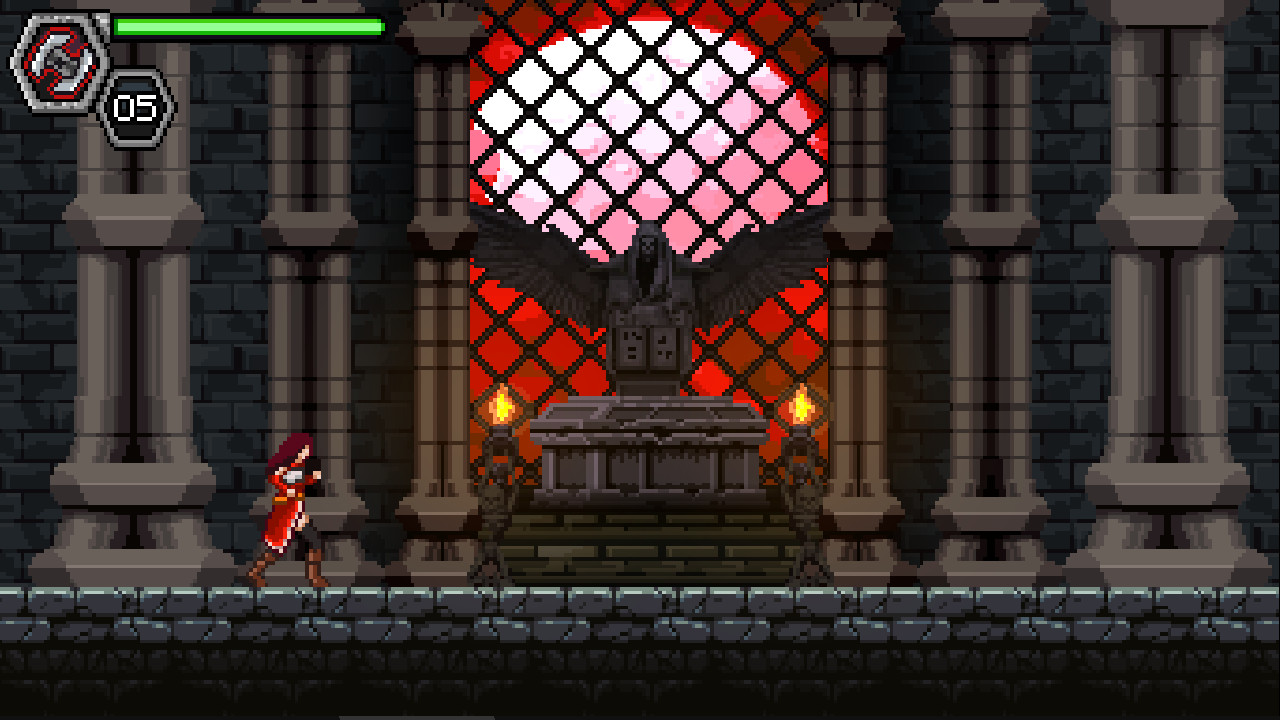Click the hexagonal ammo counter showing 05
This screenshot has width=1280, height=720.
(x=137, y=100)
